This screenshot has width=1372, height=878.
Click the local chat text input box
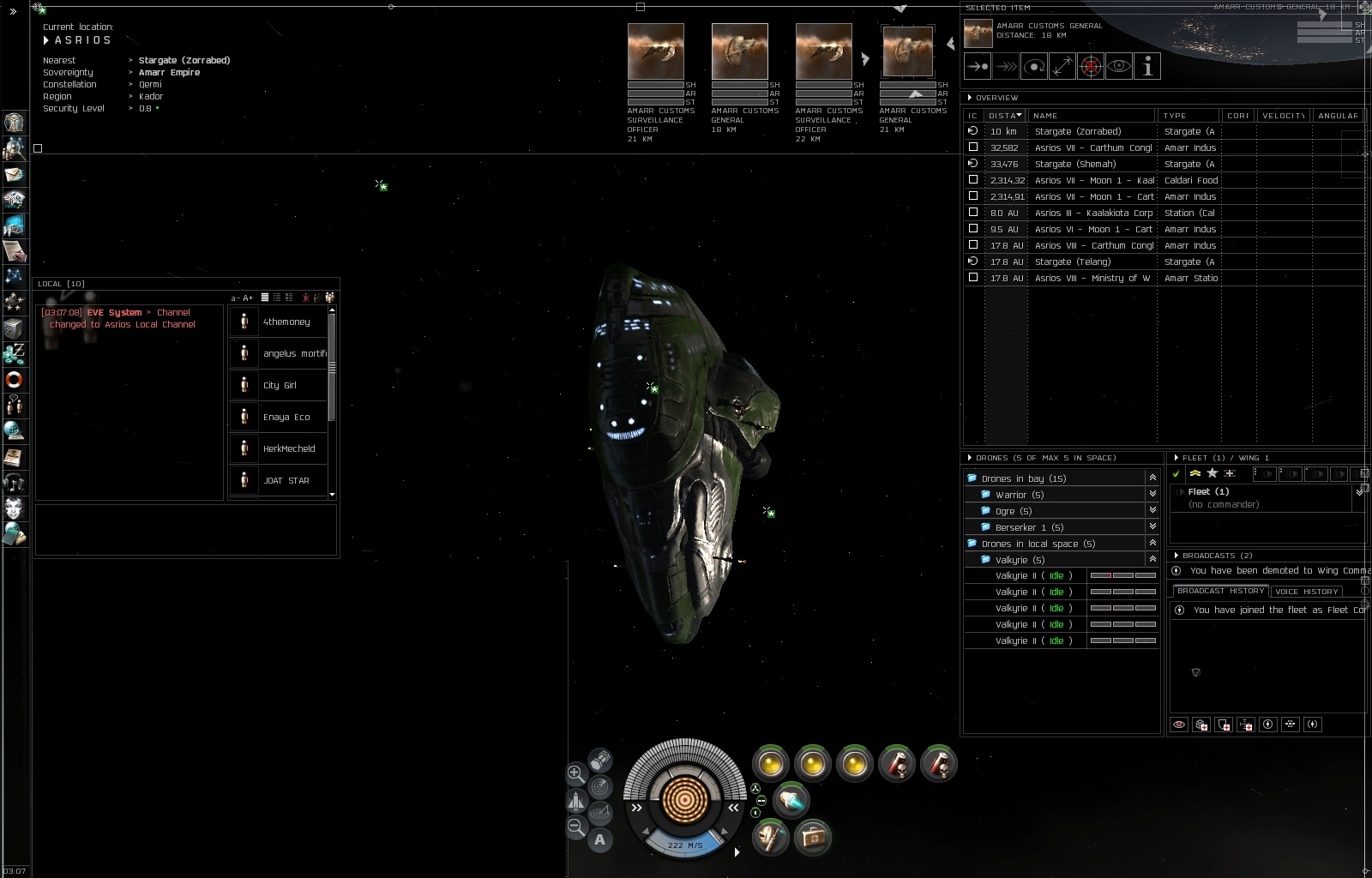(x=185, y=530)
